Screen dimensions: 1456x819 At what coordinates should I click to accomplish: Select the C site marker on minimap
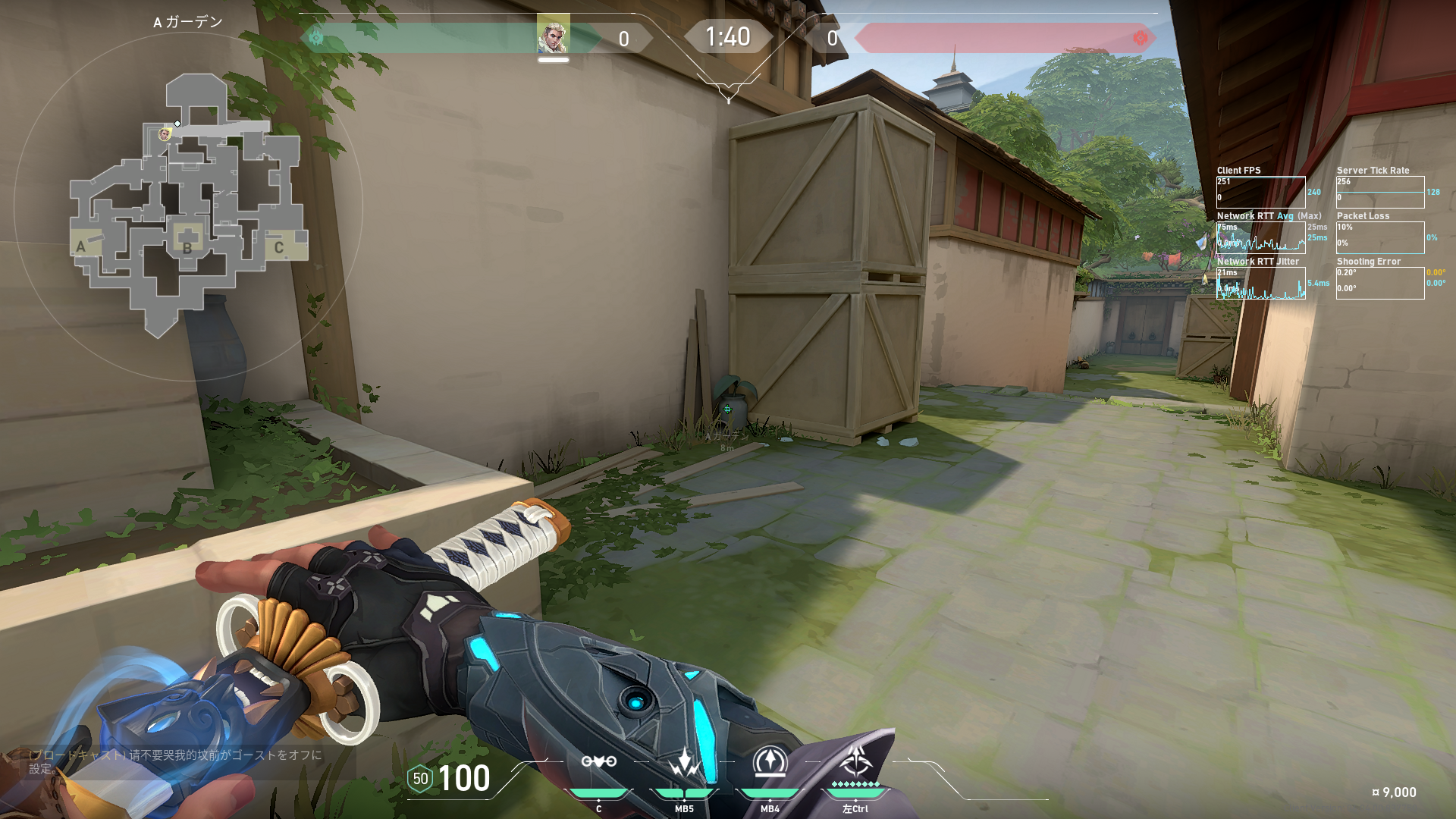click(279, 247)
